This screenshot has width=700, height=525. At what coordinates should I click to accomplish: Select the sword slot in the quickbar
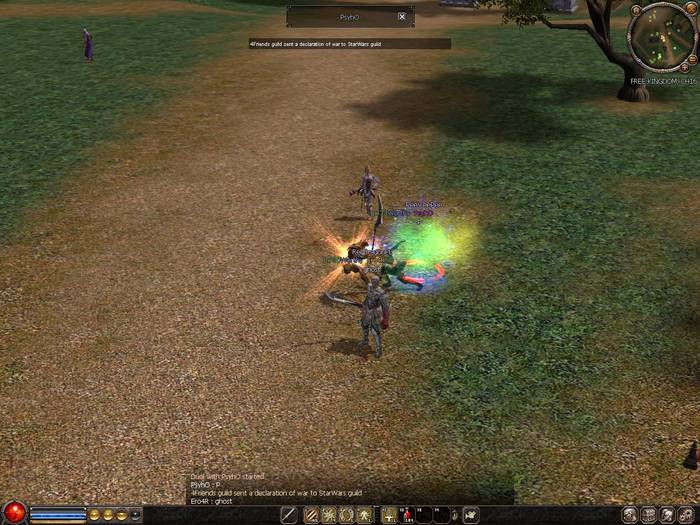point(289,515)
